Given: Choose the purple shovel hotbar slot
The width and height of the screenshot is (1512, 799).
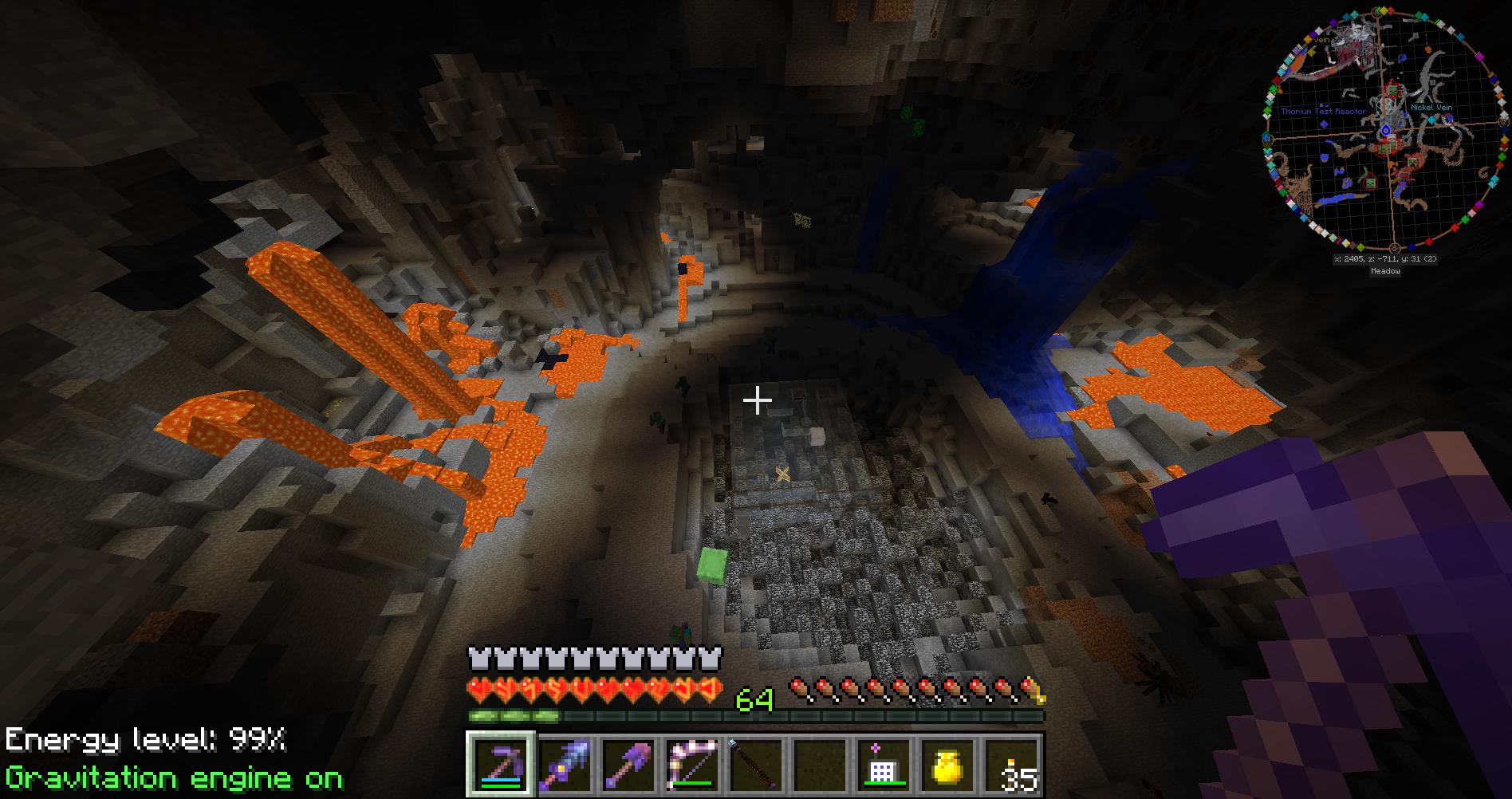Looking at the screenshot, I should (x=628, y=764).
